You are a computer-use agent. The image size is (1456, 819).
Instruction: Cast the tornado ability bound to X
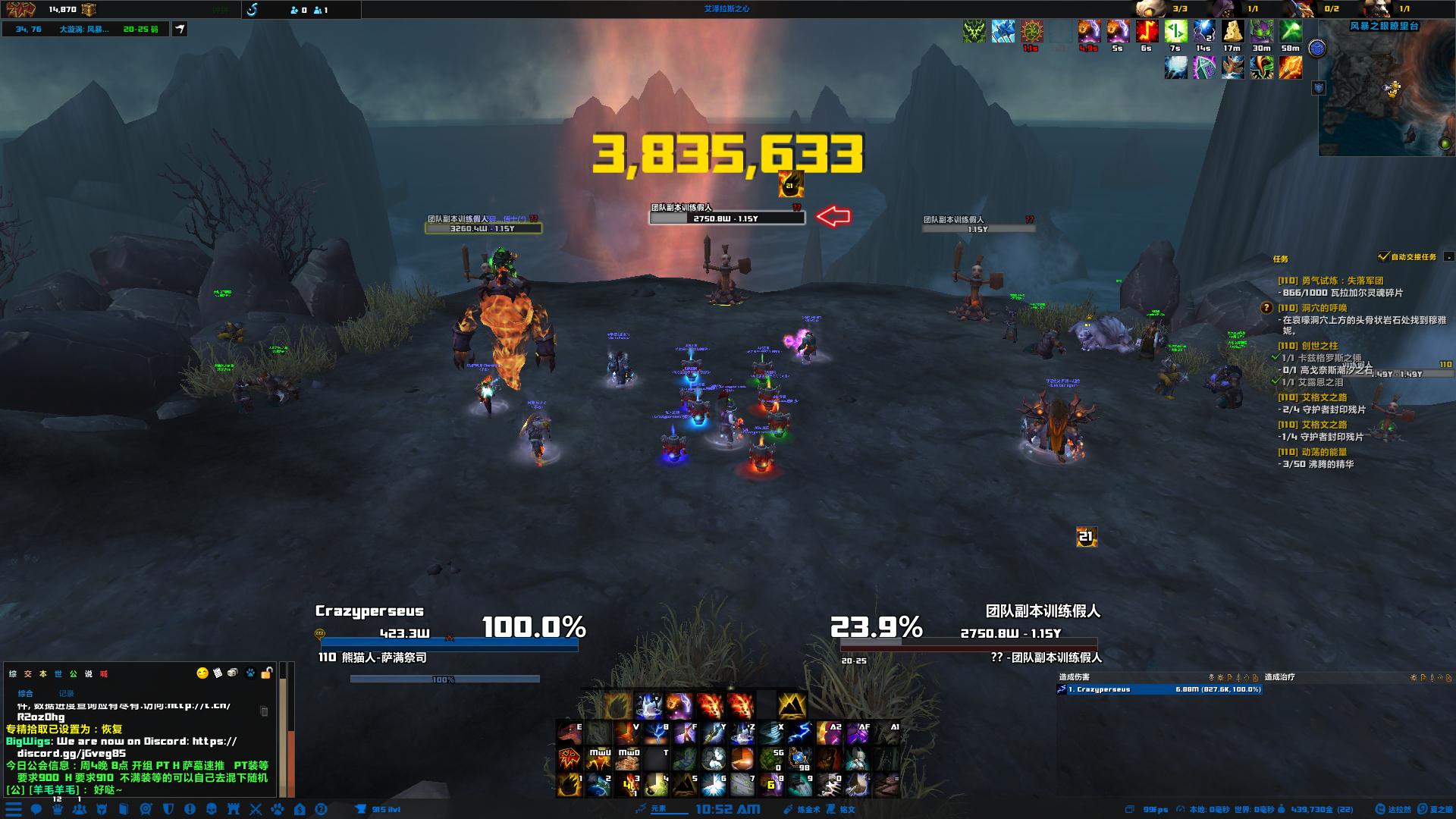pyautogui.click(x=770, y=733)
